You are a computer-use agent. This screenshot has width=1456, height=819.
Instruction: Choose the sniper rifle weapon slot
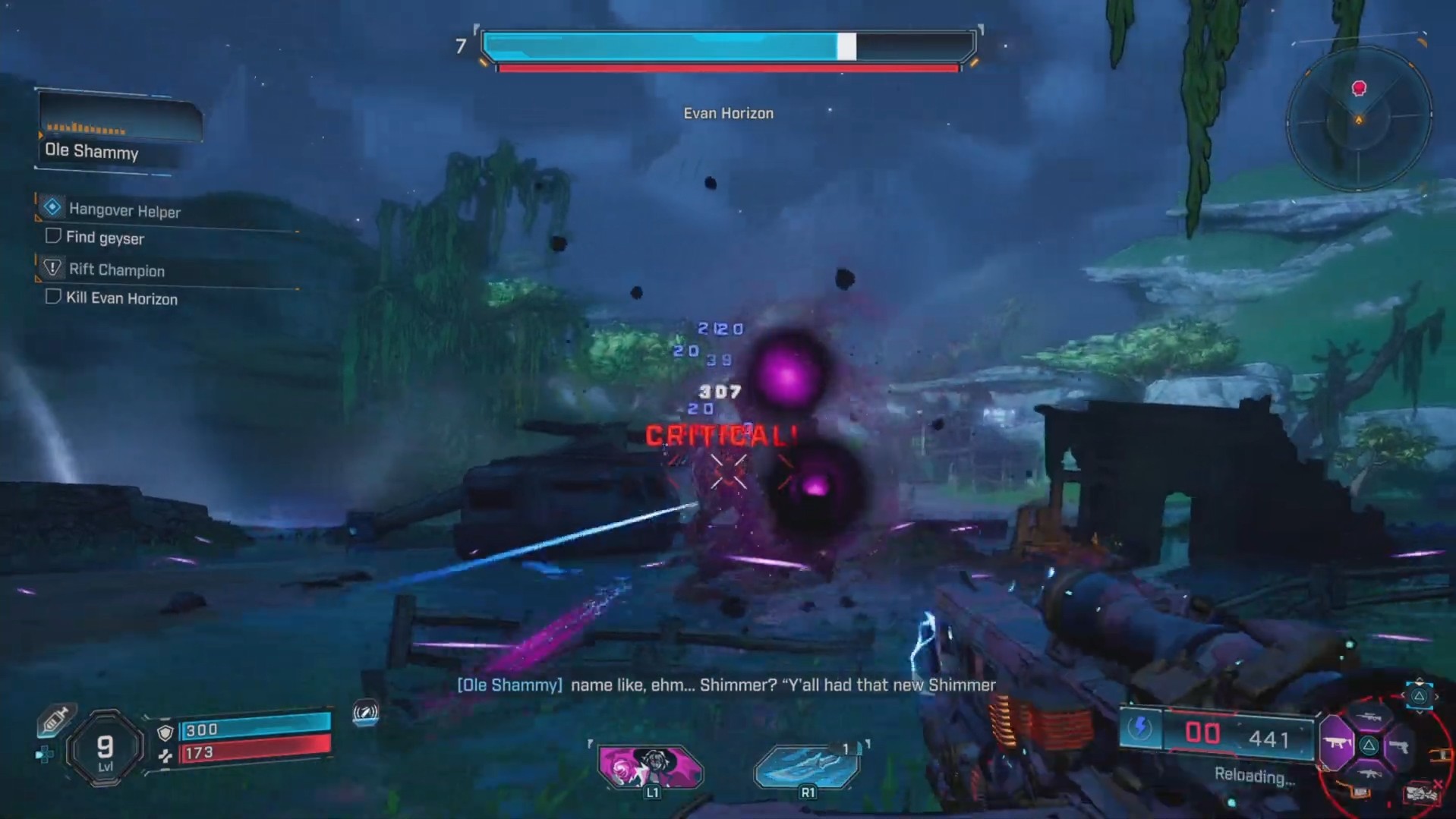coord(1369,717)
